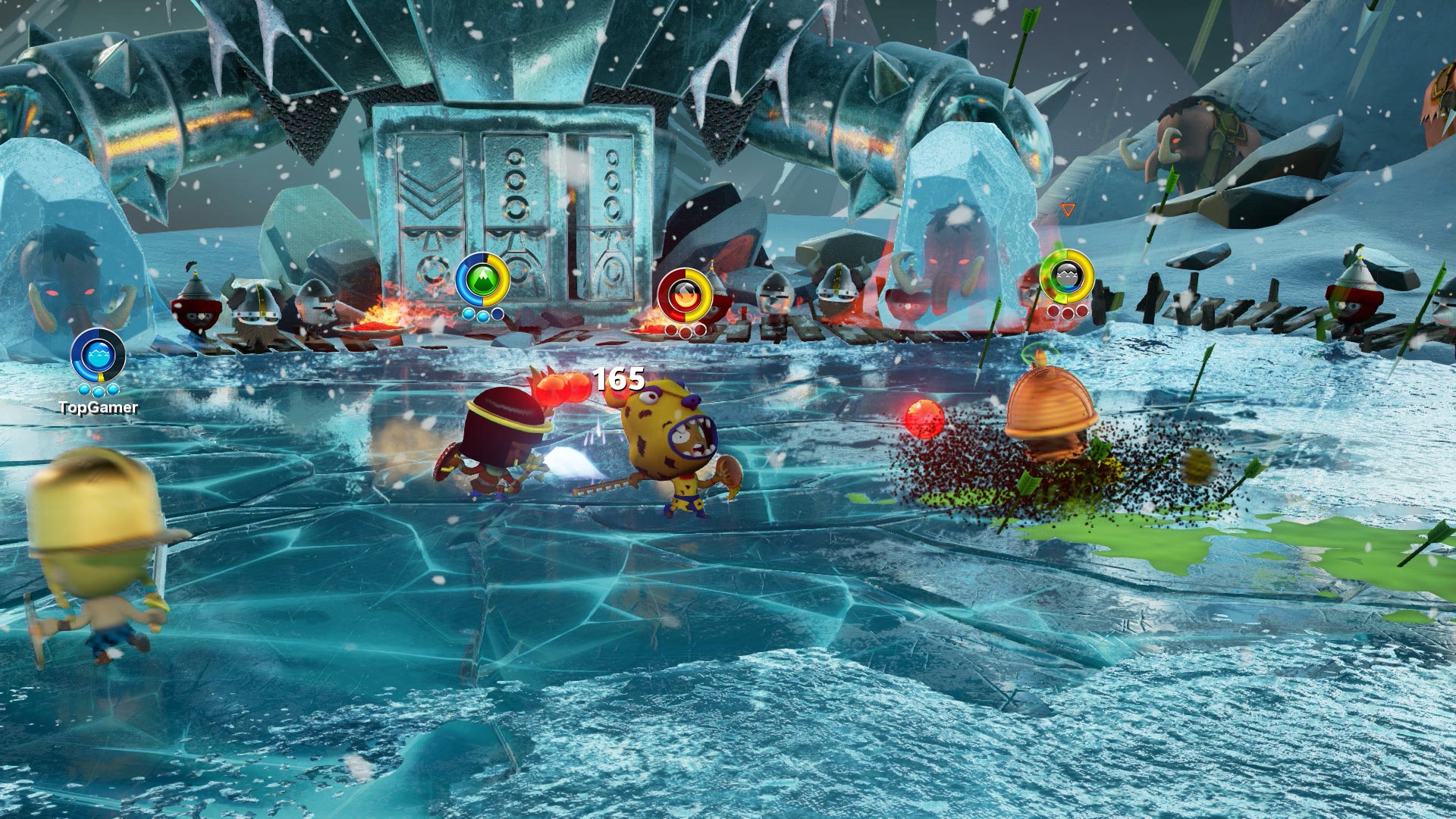Screen dimensions: 1456x819
Task: Click the TopGamer player name label
Action: (x=99, y=408)
